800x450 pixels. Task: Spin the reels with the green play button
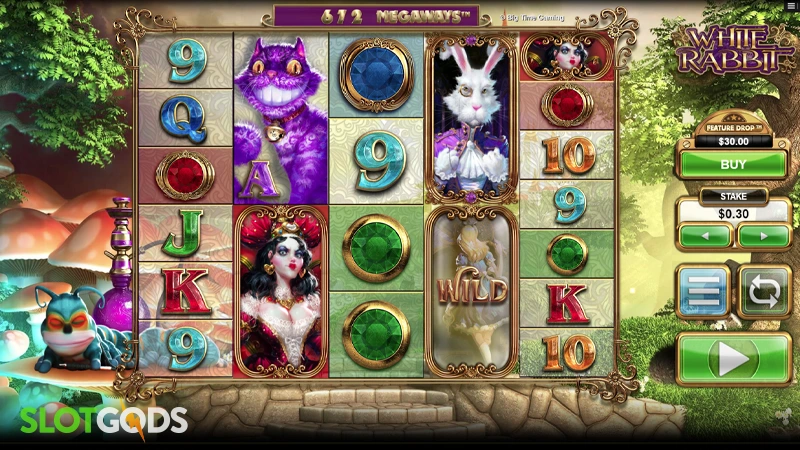[x=733, y=358]
